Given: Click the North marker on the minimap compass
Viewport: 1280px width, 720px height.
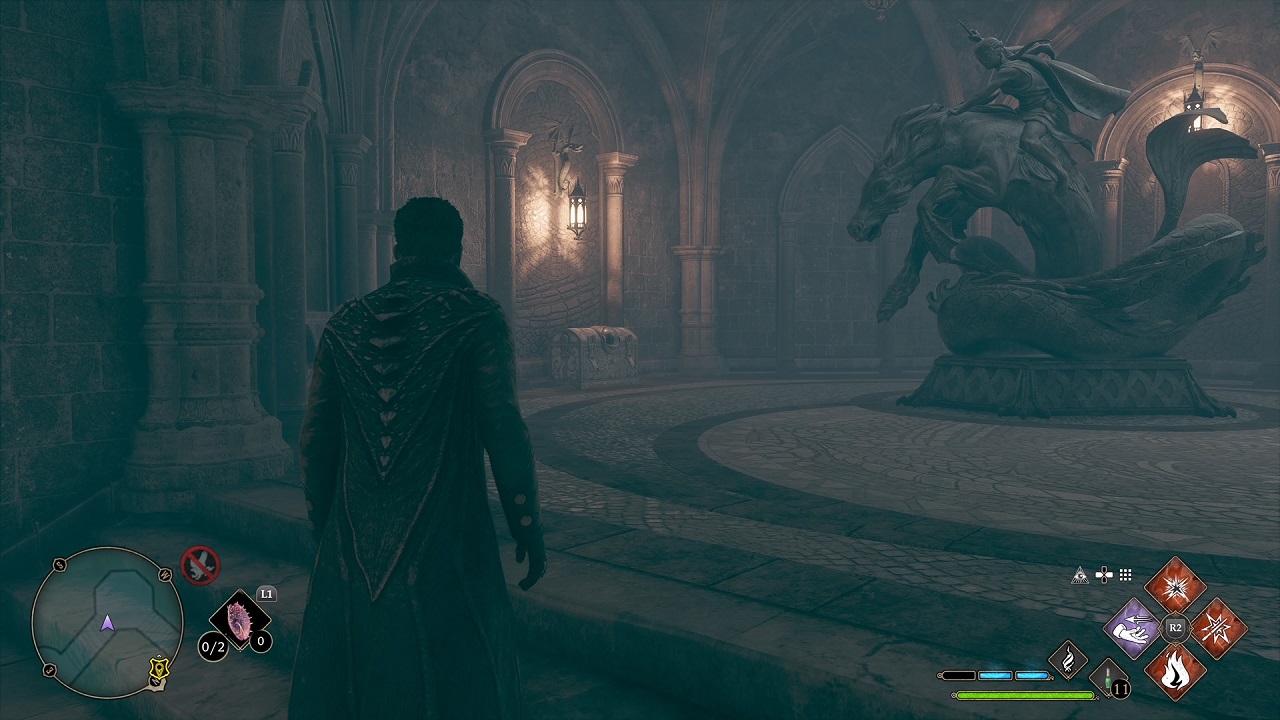Looking at the screenshot, I should point(156,681).
